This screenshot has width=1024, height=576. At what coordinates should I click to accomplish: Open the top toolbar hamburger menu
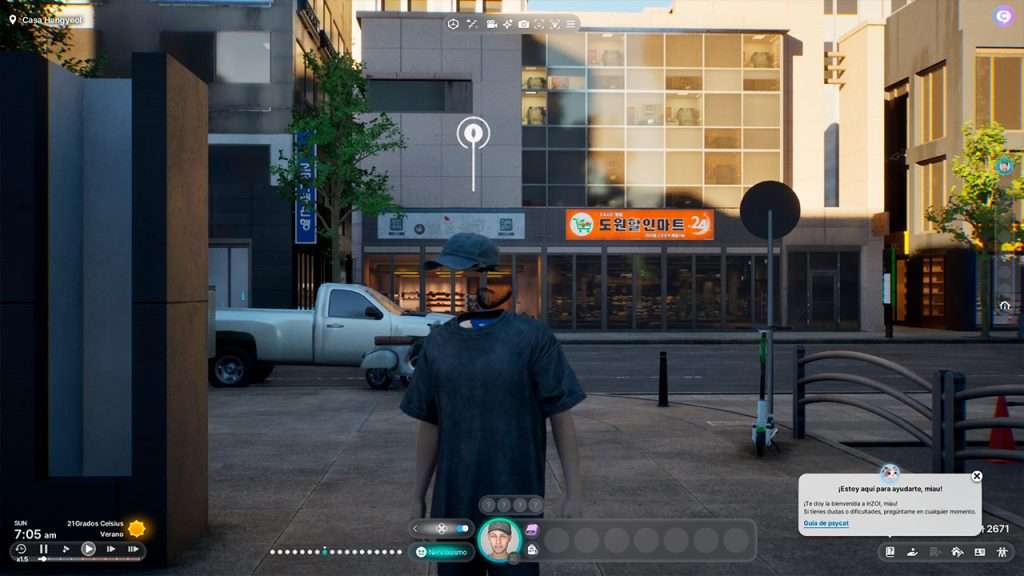pyautogui.click(x=570, y=24)
